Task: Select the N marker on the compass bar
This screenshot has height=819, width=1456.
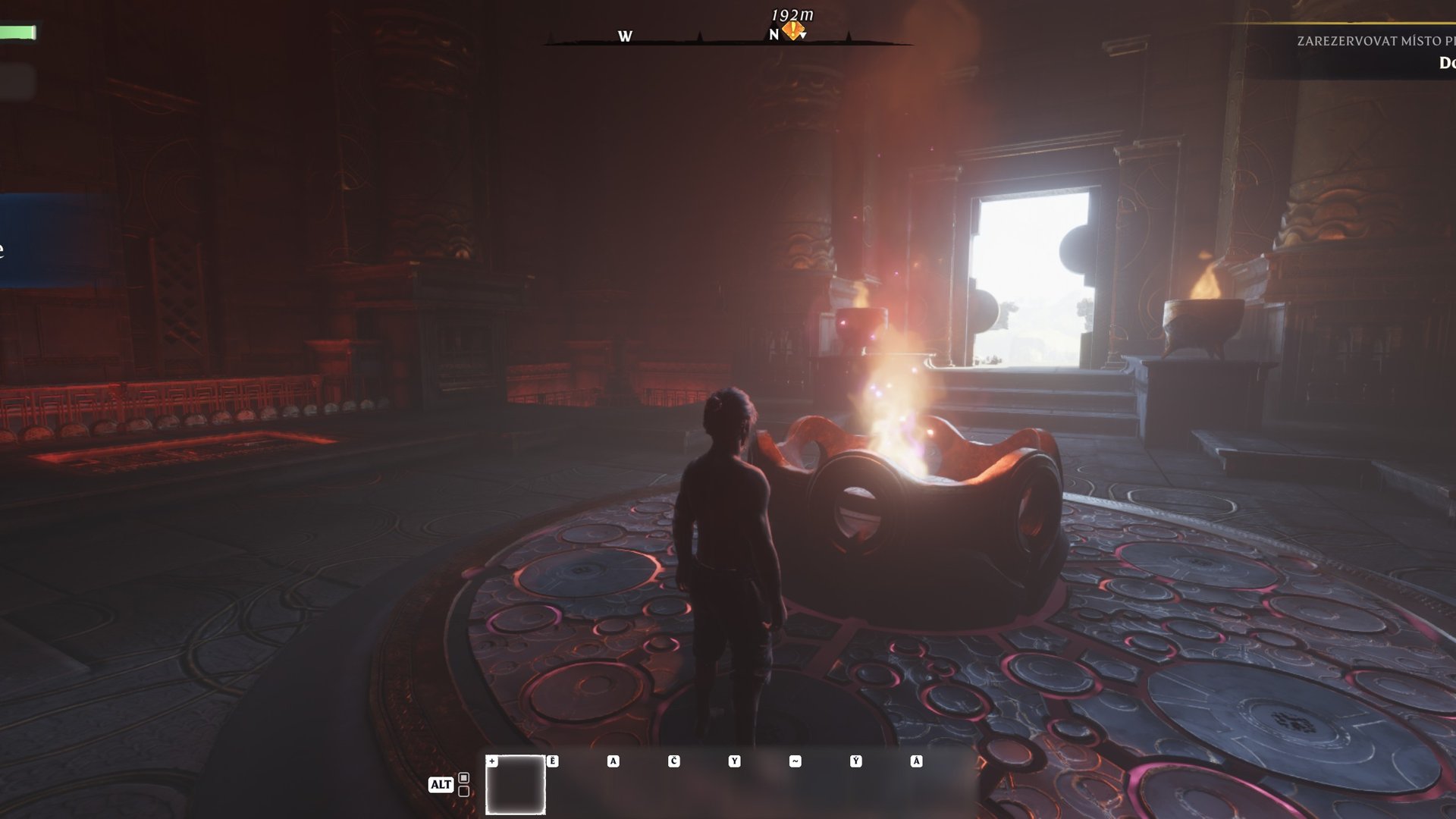Action: click(774, 35)
